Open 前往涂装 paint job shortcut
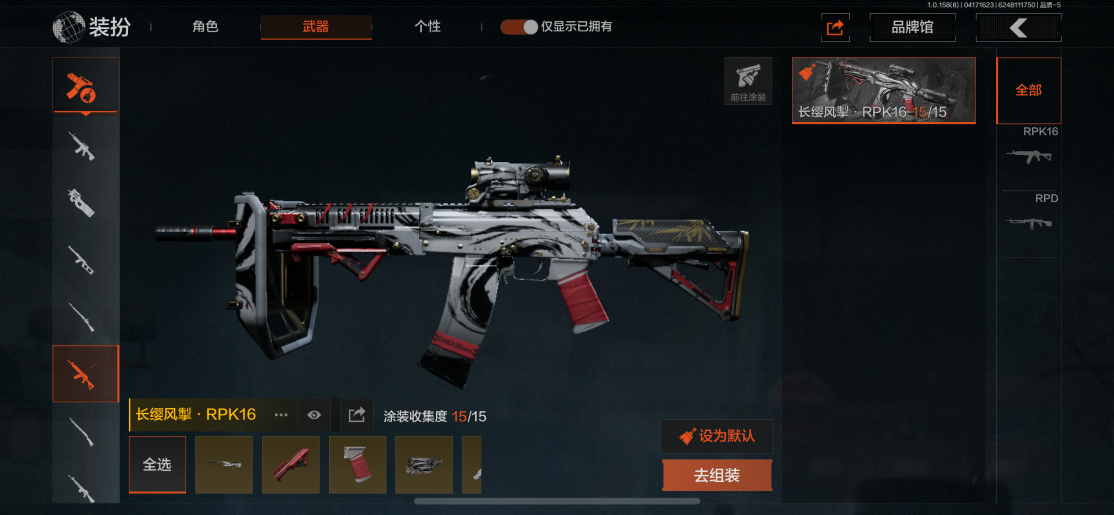The width and height of the screenshot is (1114, 515). pos(748,81)
